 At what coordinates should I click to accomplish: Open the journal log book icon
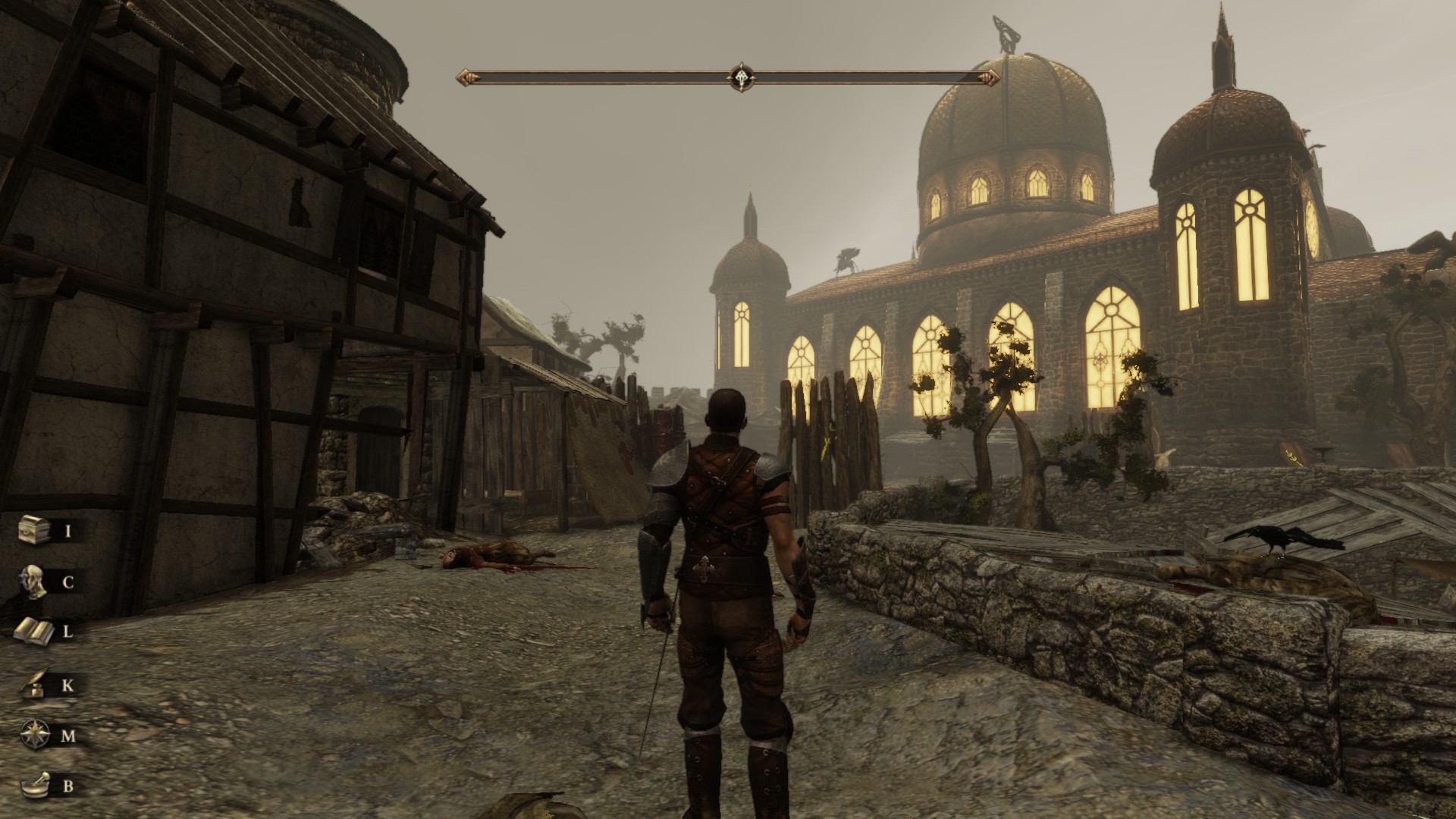(x=35, y=631)
